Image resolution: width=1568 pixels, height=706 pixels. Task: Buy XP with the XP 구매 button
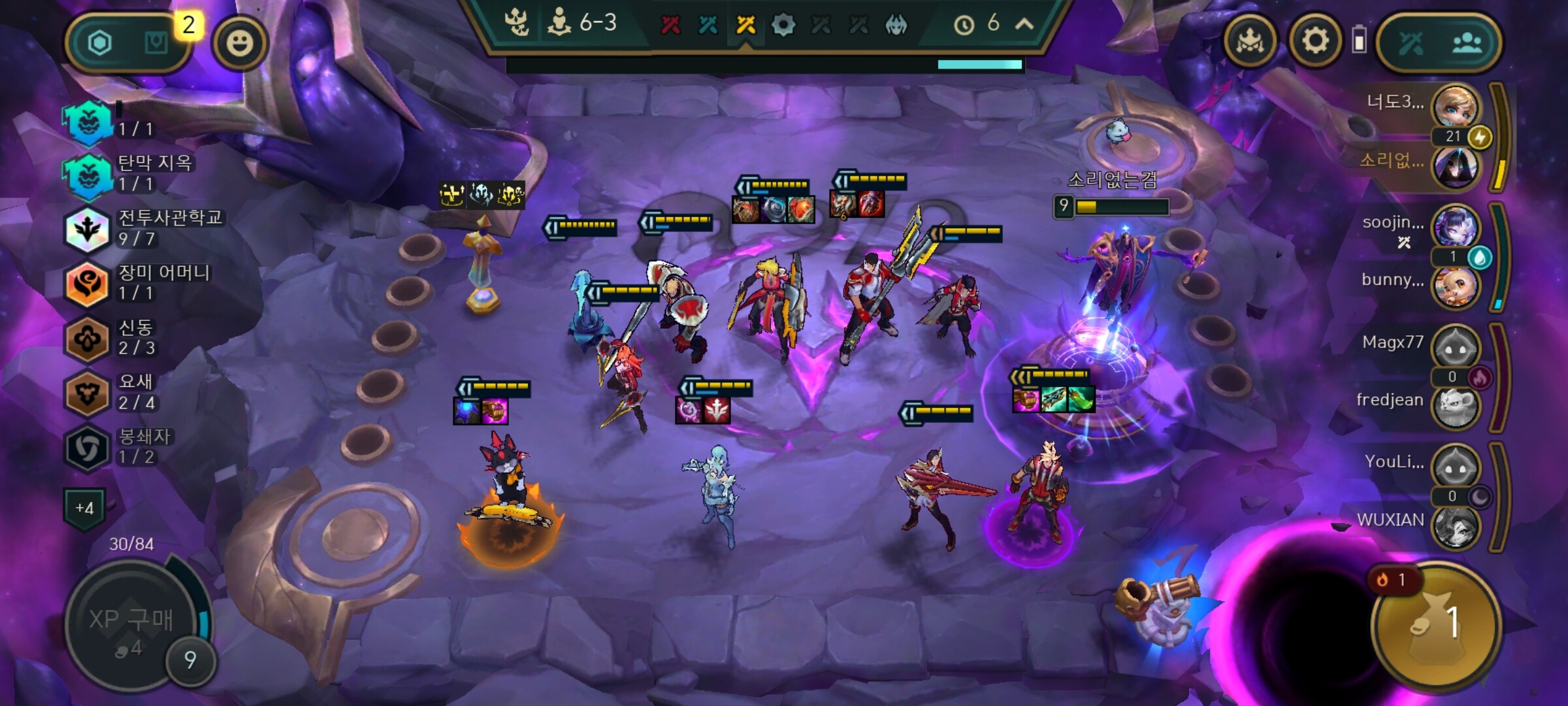131,624
